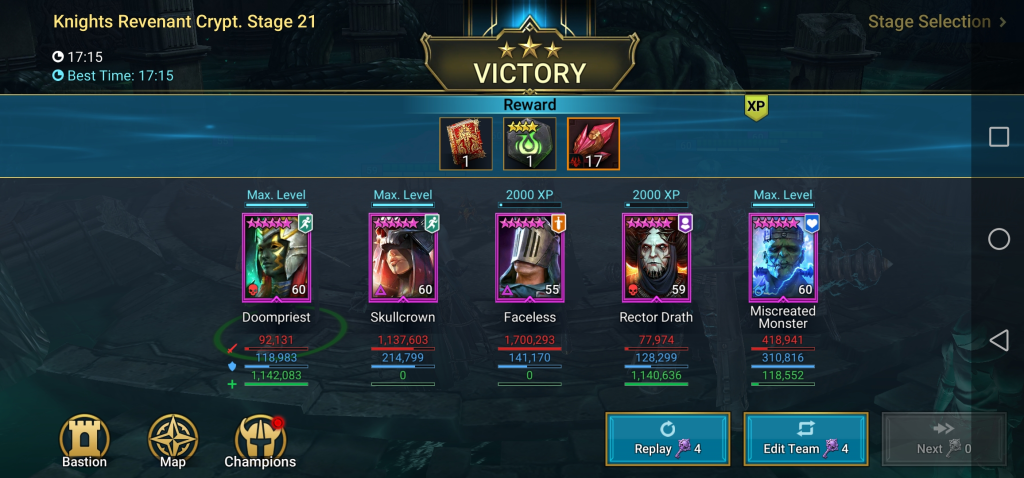Image resolution: width=1024 pixels, height=478 pixels.
Task: Inspect the green potion reward
Action: 530,144
